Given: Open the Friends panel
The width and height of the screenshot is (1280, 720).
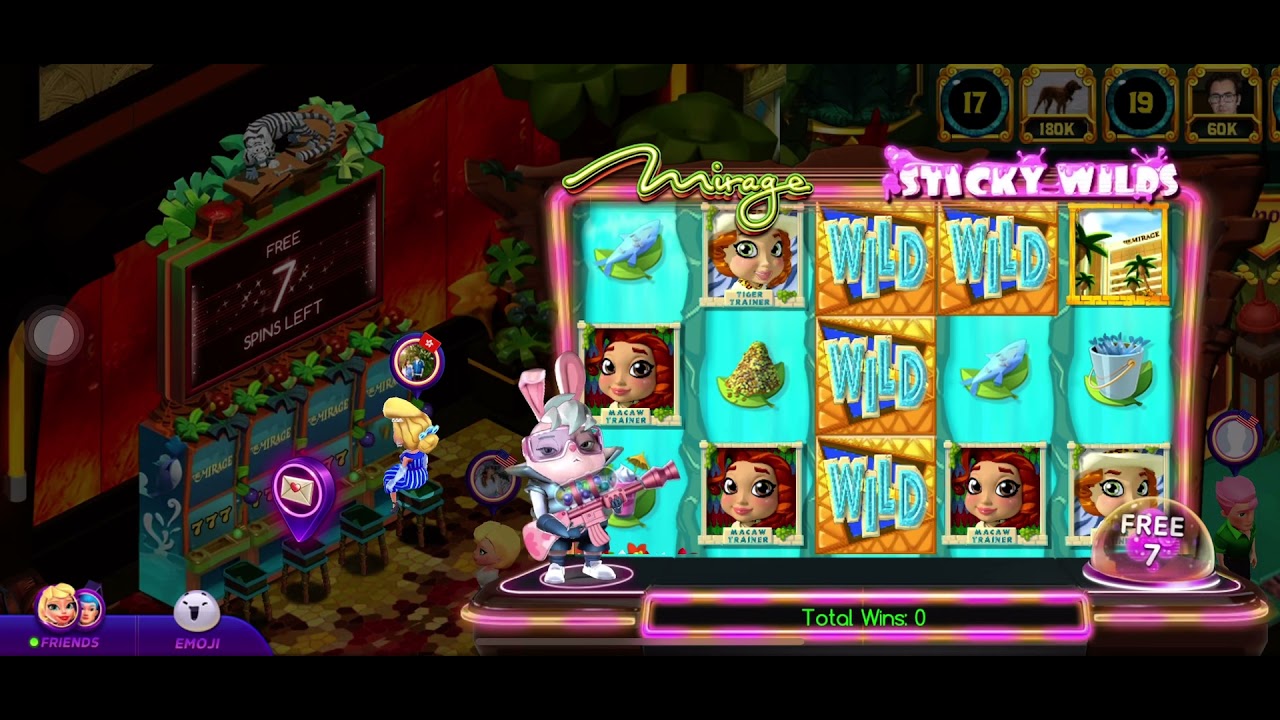Looking at the screenshot, I should [x=67, y=618].
